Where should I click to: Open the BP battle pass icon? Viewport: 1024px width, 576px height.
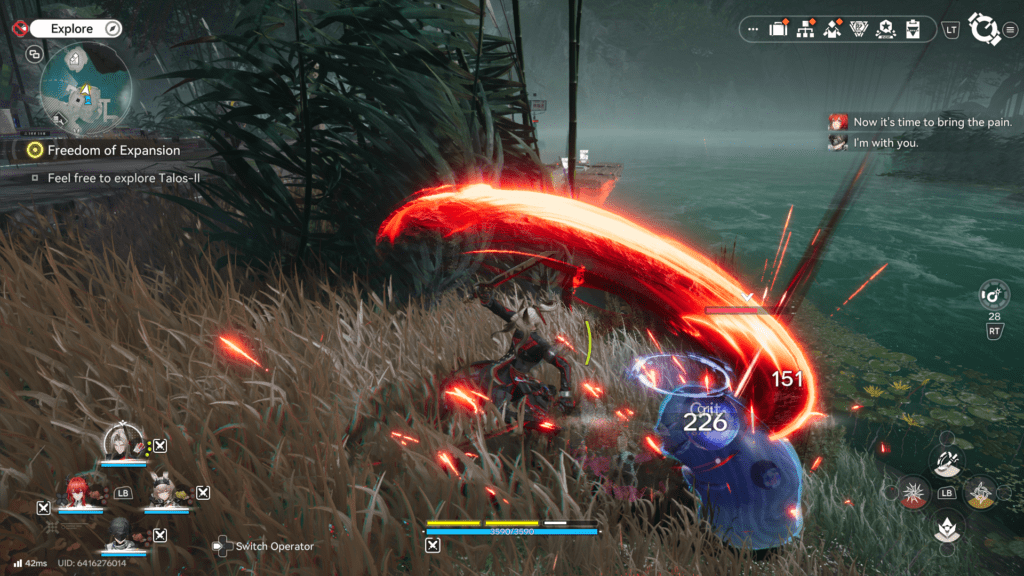858,29
